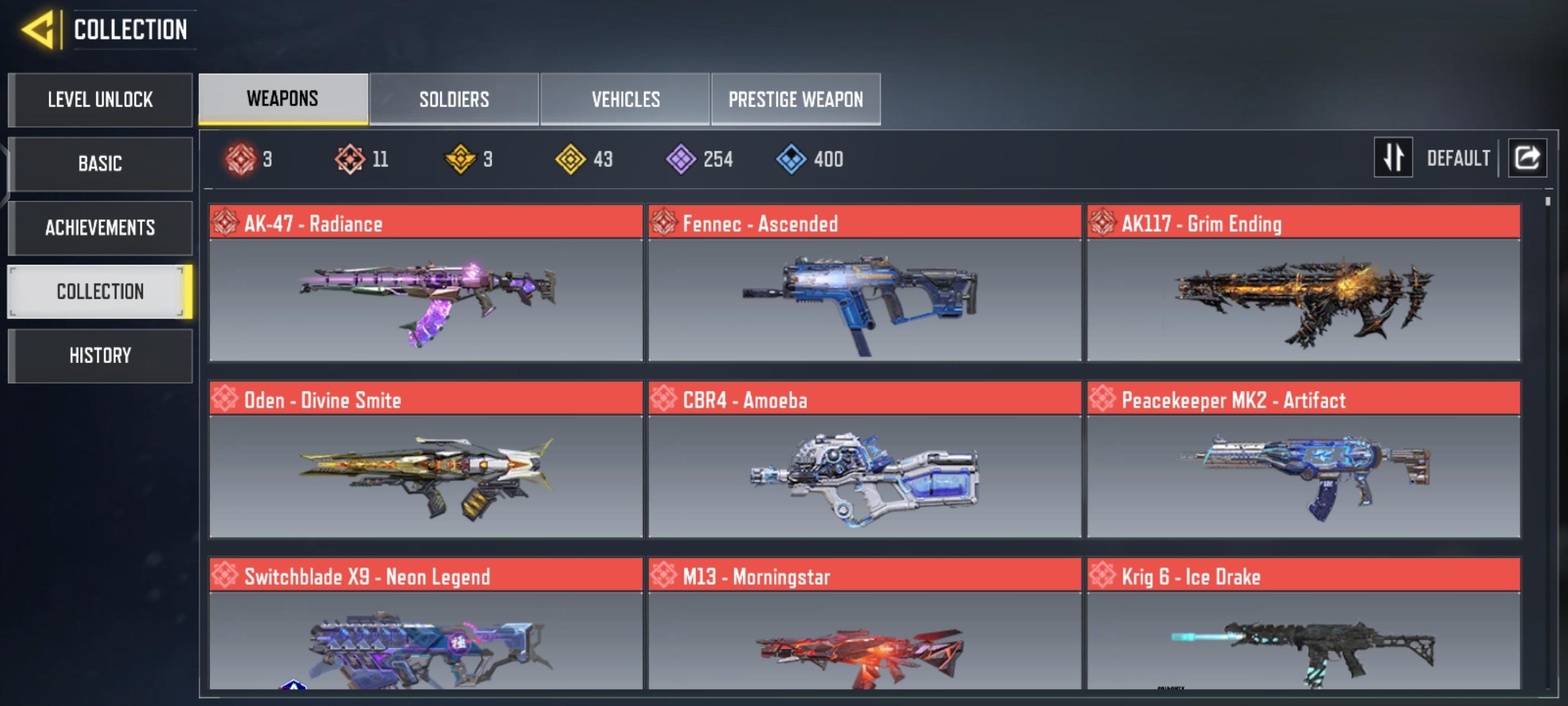
Task: Click the blue rarity filter showing 400
Action: (x=791, y=160)
